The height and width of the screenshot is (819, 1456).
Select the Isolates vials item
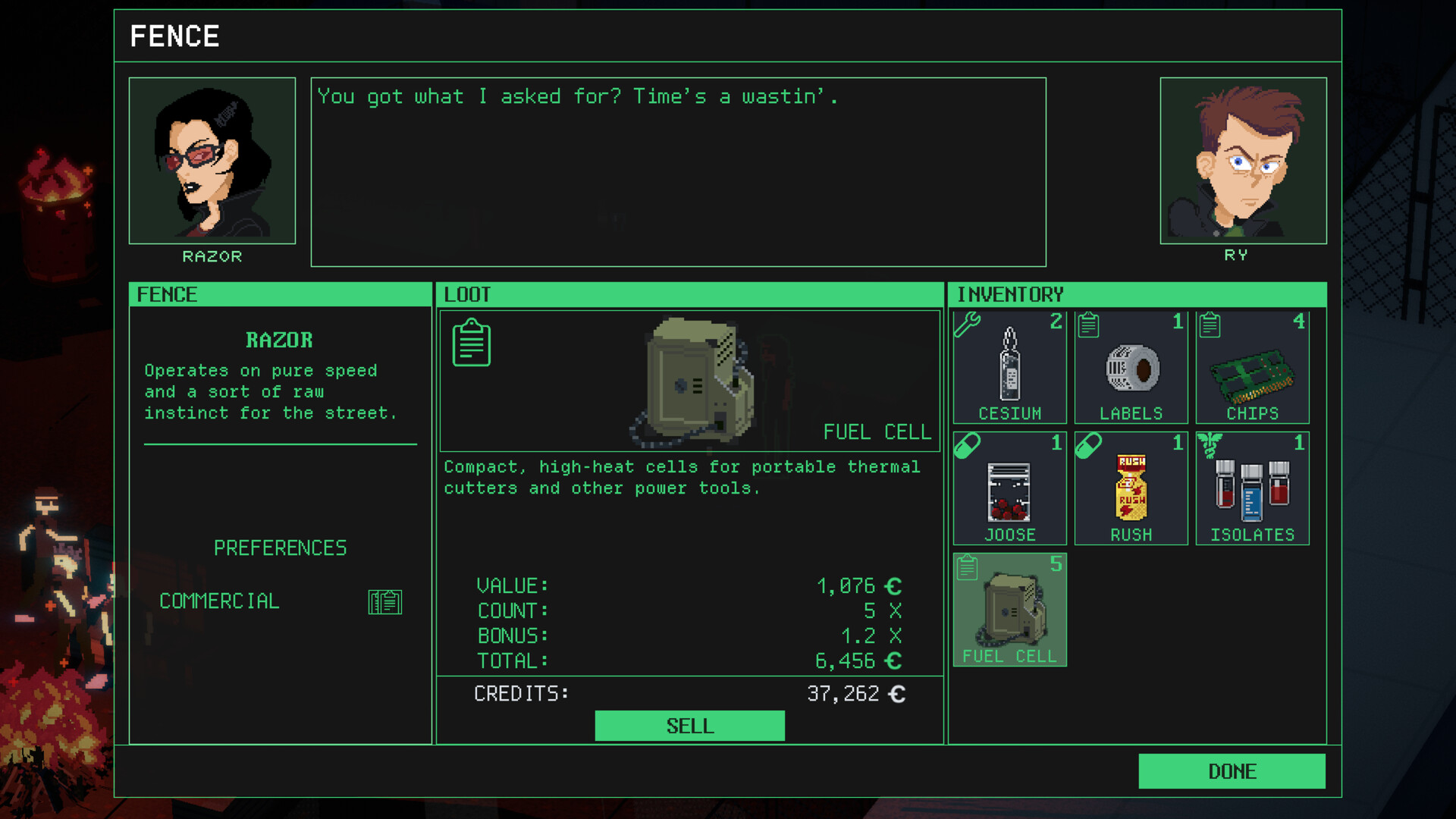pyautogui.click(x=1252, y=489)
